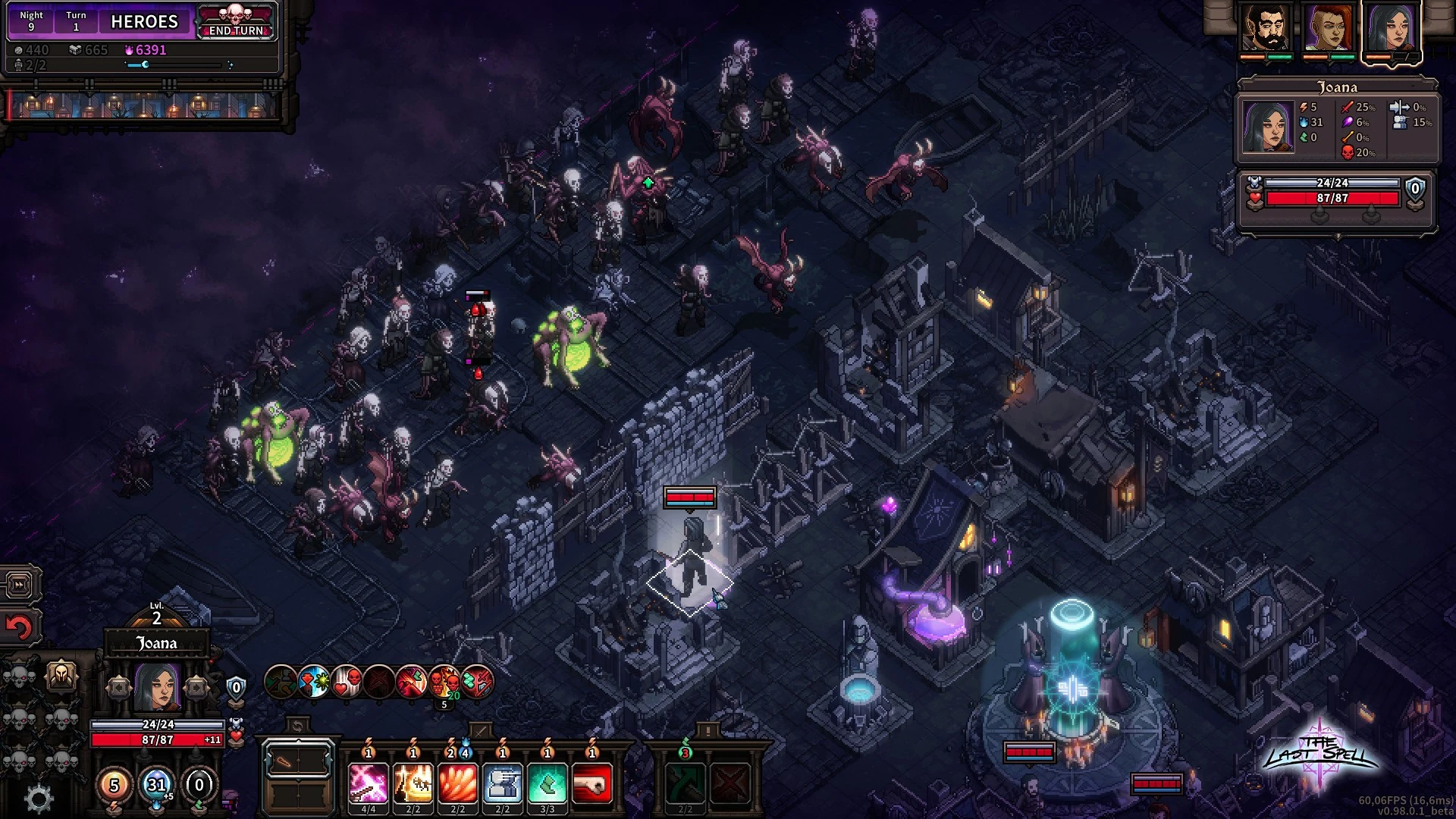Inspect the skull-and-heart status effect icon

coord(347,682)
